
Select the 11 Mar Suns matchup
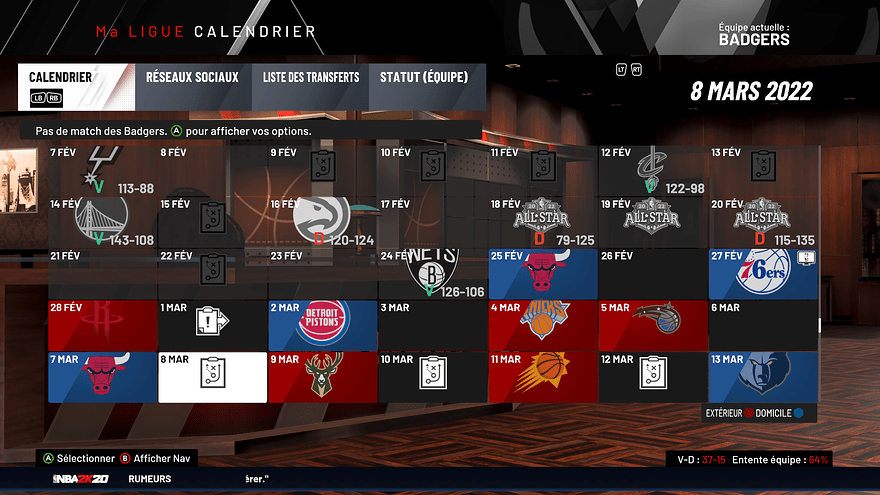tap(543, 376)
